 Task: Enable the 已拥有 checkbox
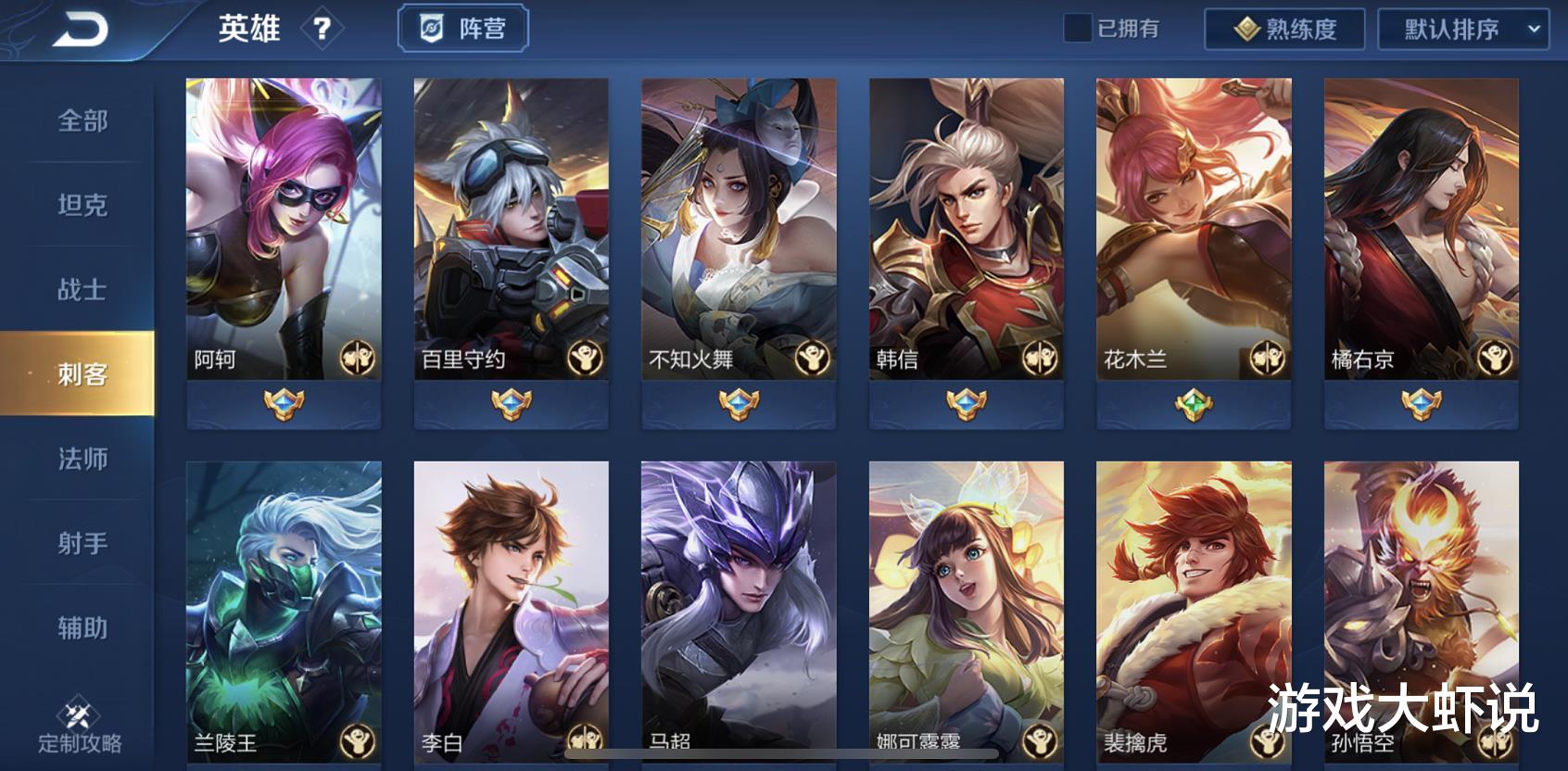[1078, 29]
